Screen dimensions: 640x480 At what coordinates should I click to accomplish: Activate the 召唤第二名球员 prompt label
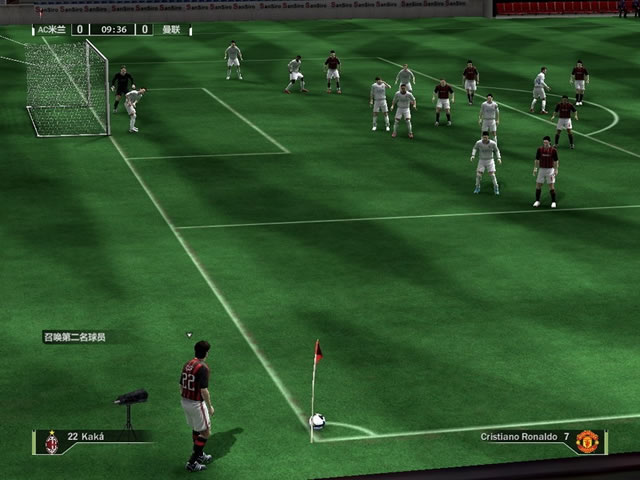click(74, 337)
